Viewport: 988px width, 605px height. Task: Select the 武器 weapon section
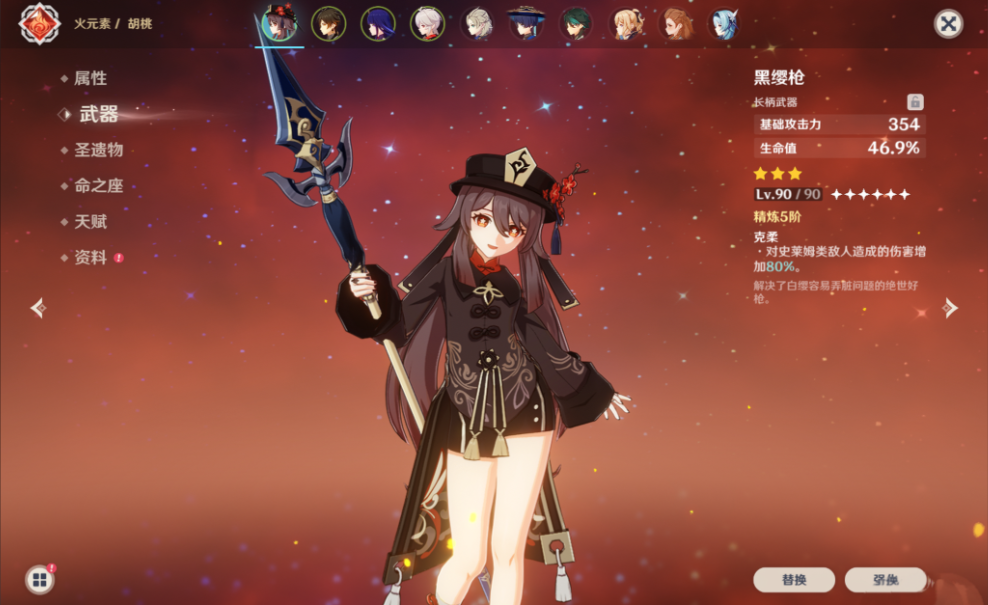pos(98,114)
